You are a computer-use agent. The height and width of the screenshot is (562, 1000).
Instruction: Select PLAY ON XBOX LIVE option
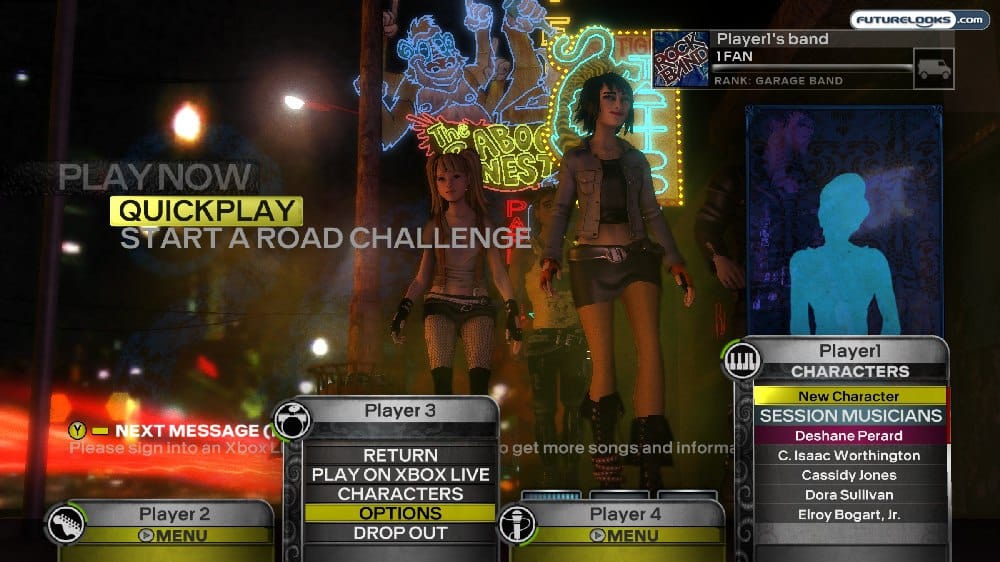click(x=400, y=475)
